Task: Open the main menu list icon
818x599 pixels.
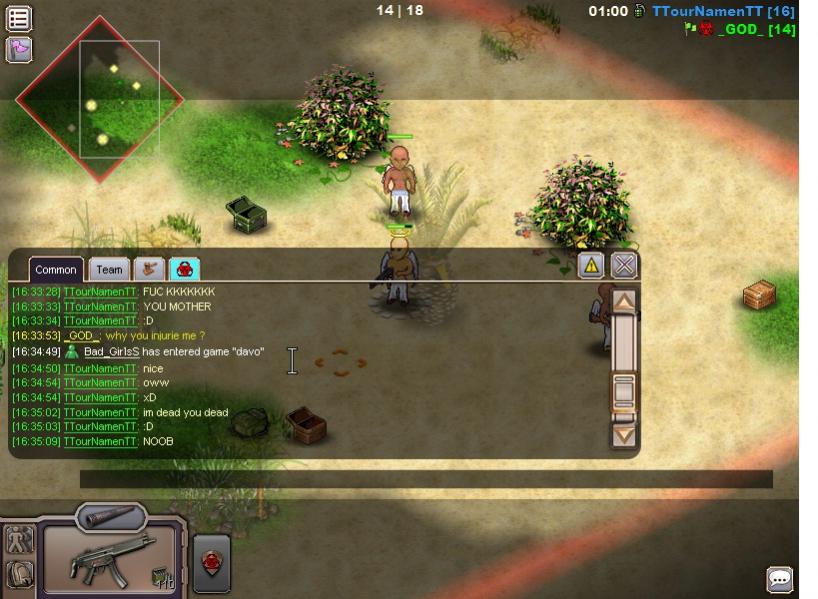Action: tap(19, 18)
